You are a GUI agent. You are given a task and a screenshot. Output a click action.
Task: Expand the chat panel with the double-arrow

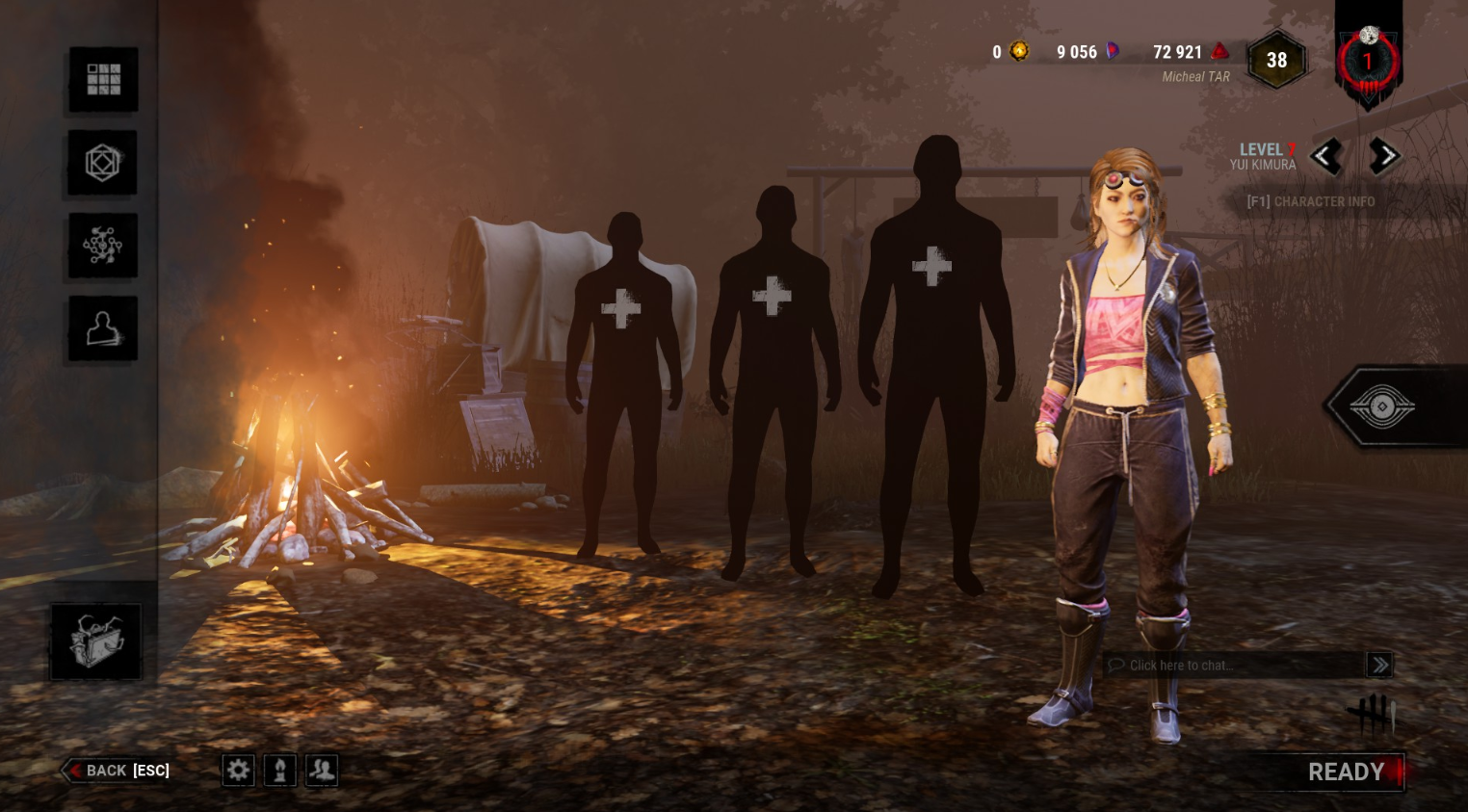1379,665
